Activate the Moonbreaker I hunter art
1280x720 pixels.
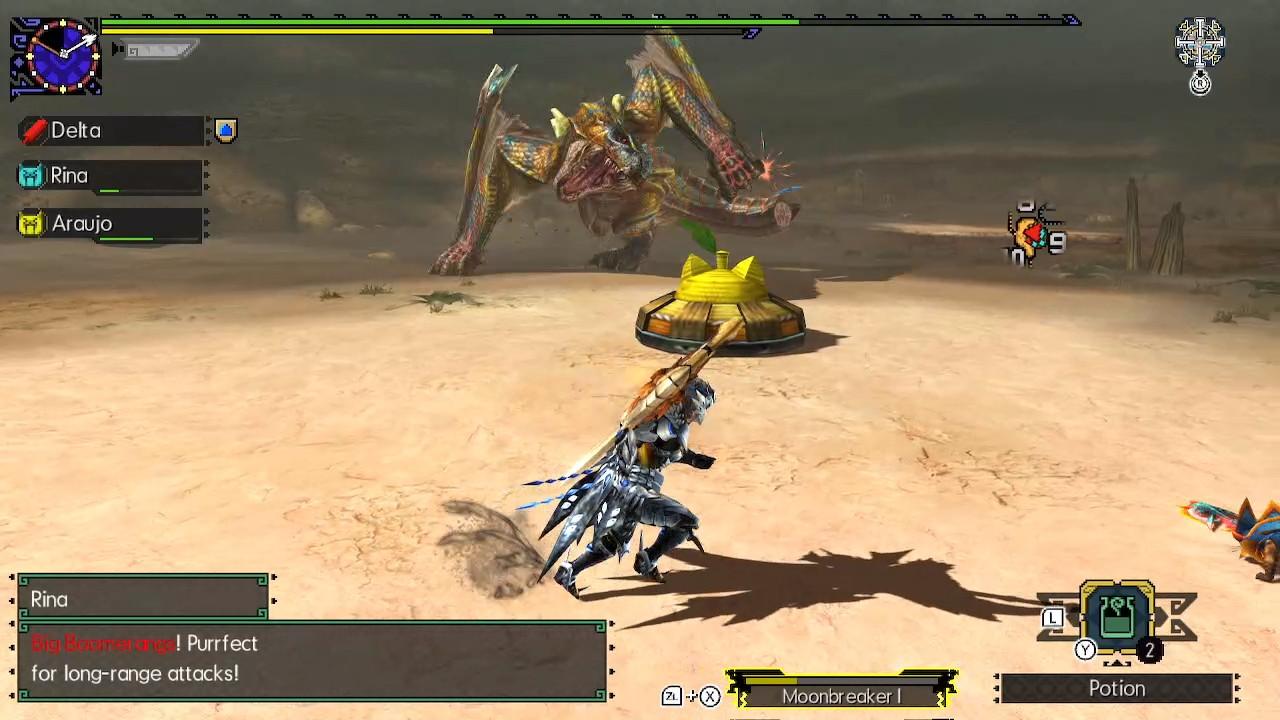(841, 696)
